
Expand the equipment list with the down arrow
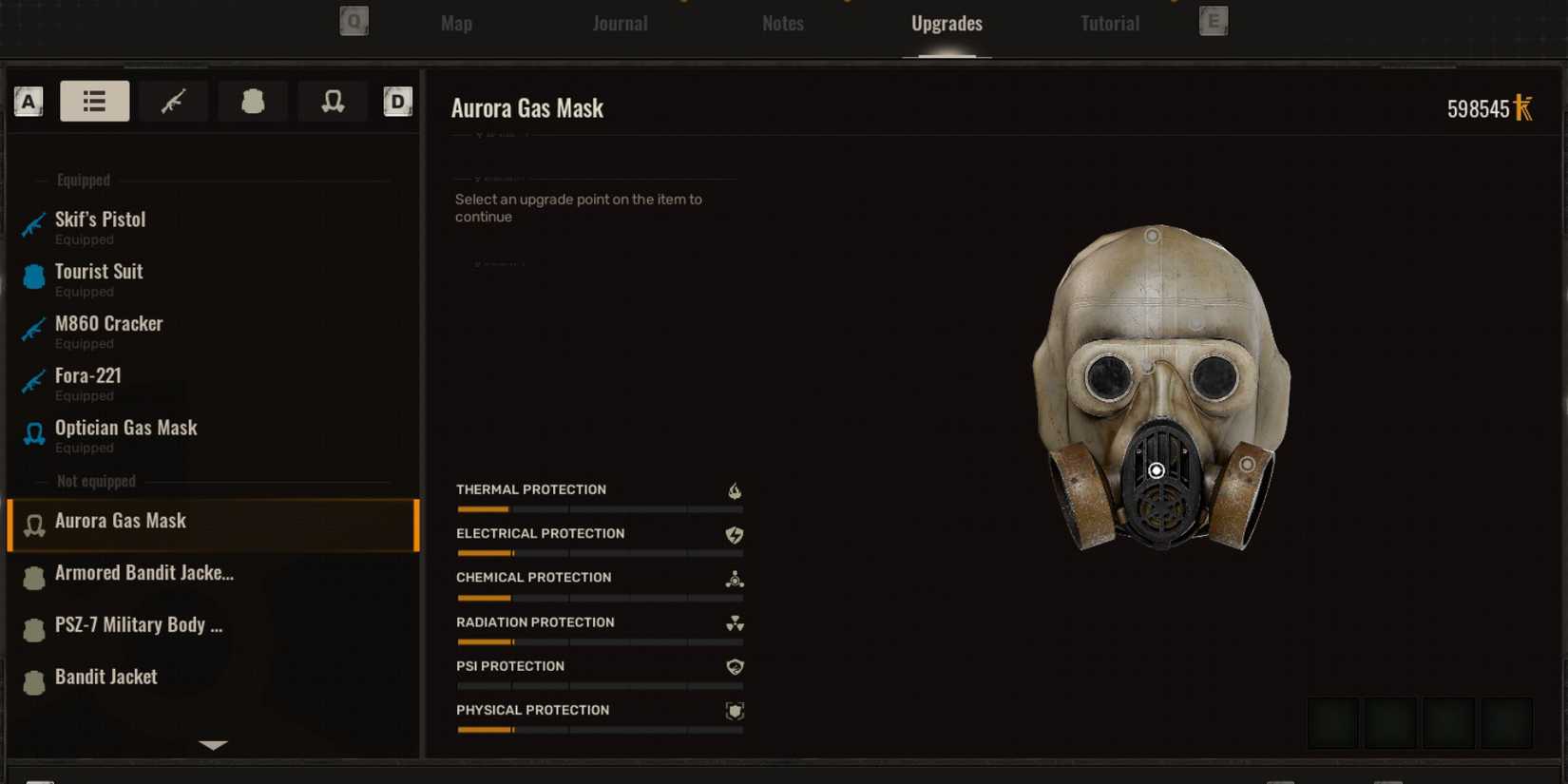click(x=213, y=745)
